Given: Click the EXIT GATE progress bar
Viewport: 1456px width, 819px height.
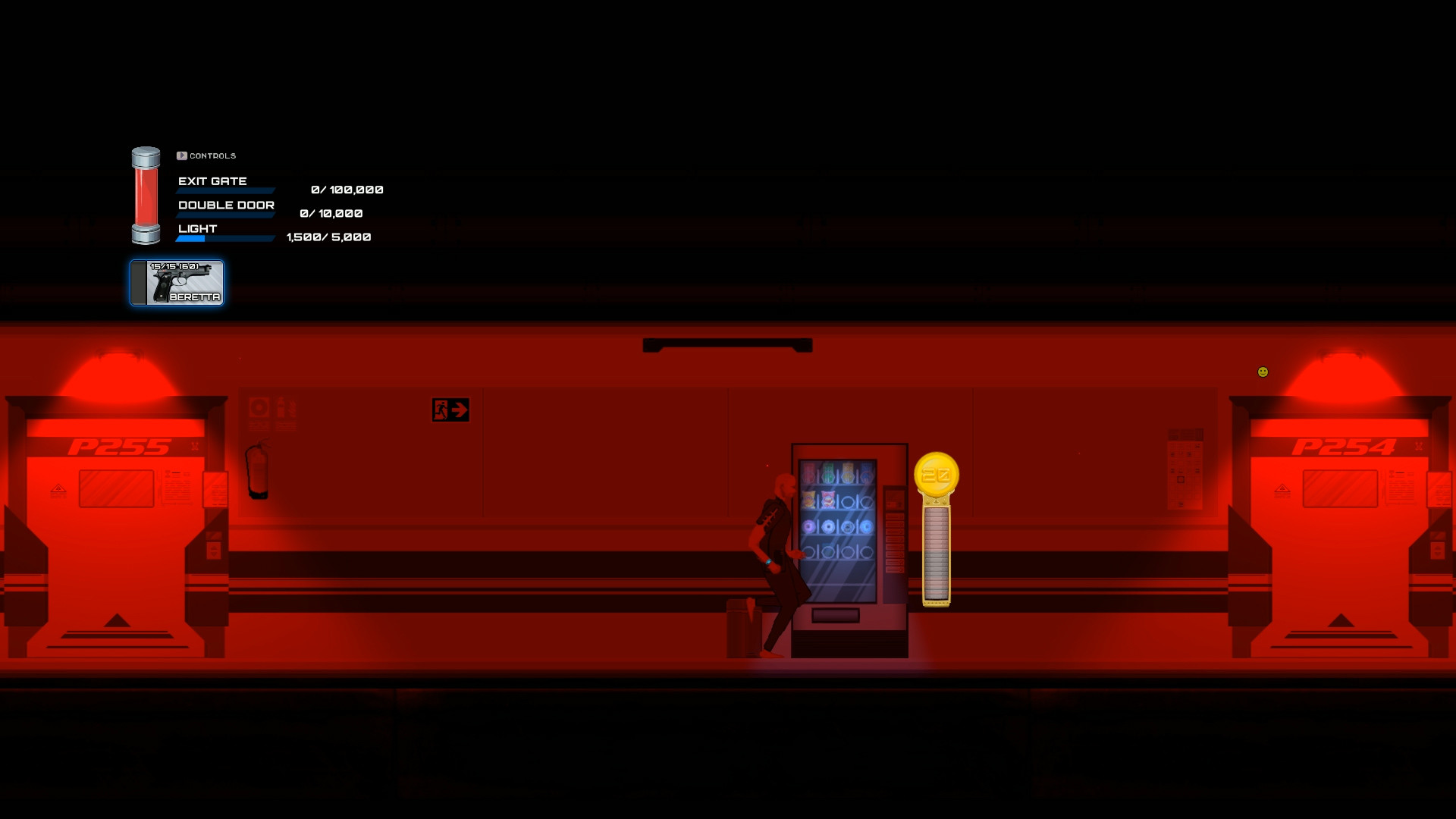Looking at the screenshot, I should tap(224, 190).
